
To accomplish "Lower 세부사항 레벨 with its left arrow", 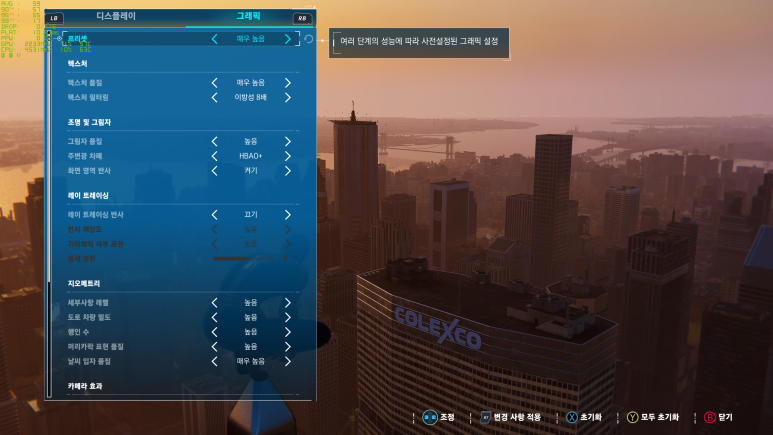I will coord(214,302).
